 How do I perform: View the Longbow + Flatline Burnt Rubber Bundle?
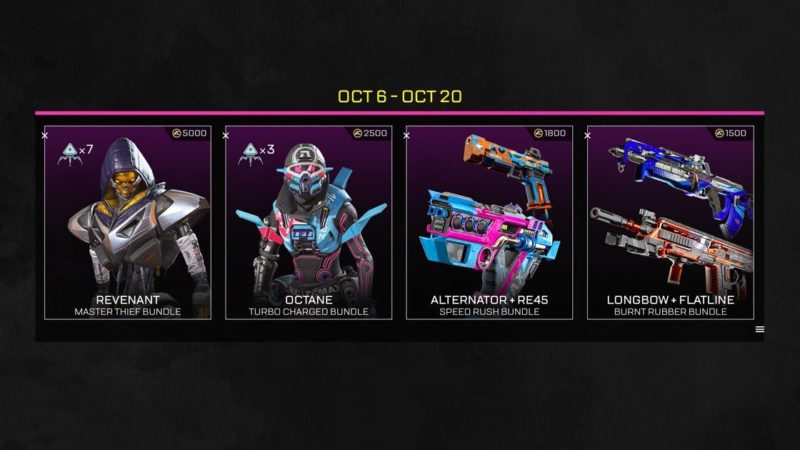(670, 222)
